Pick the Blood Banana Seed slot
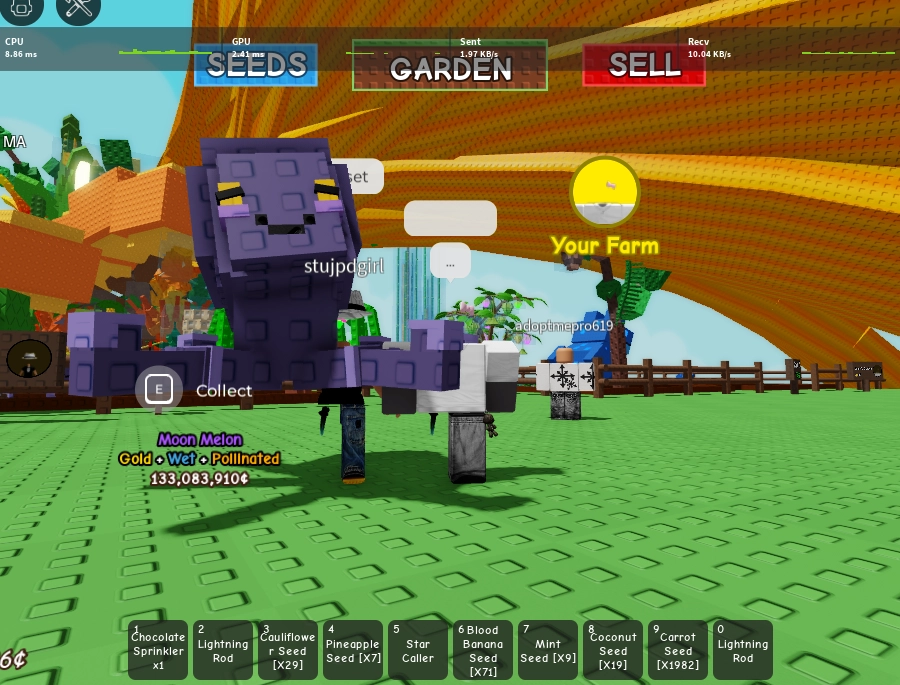Image resolution: width=900 pixels, height=685 pixels. point(483,650)
